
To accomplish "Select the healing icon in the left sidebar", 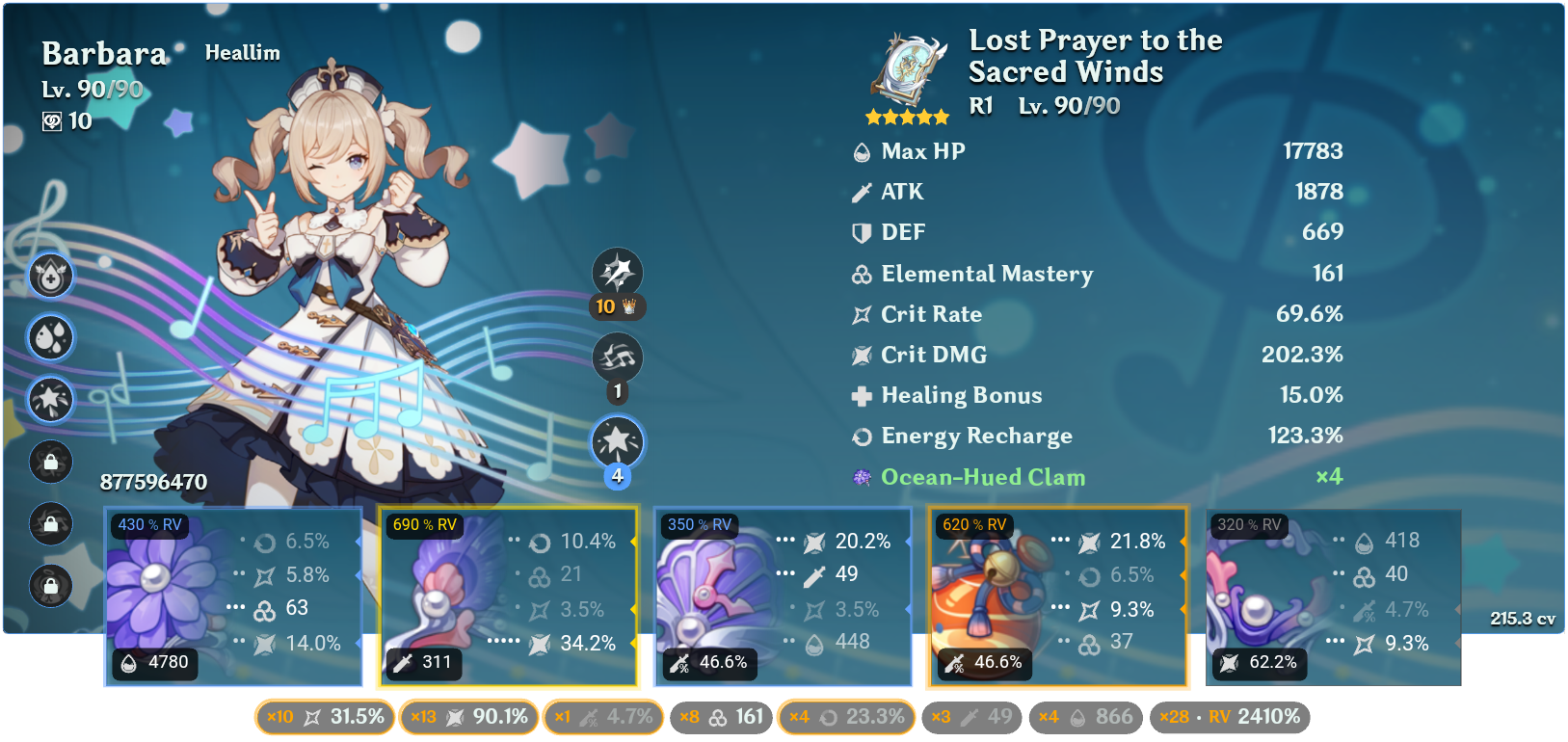I will [50, 276].
